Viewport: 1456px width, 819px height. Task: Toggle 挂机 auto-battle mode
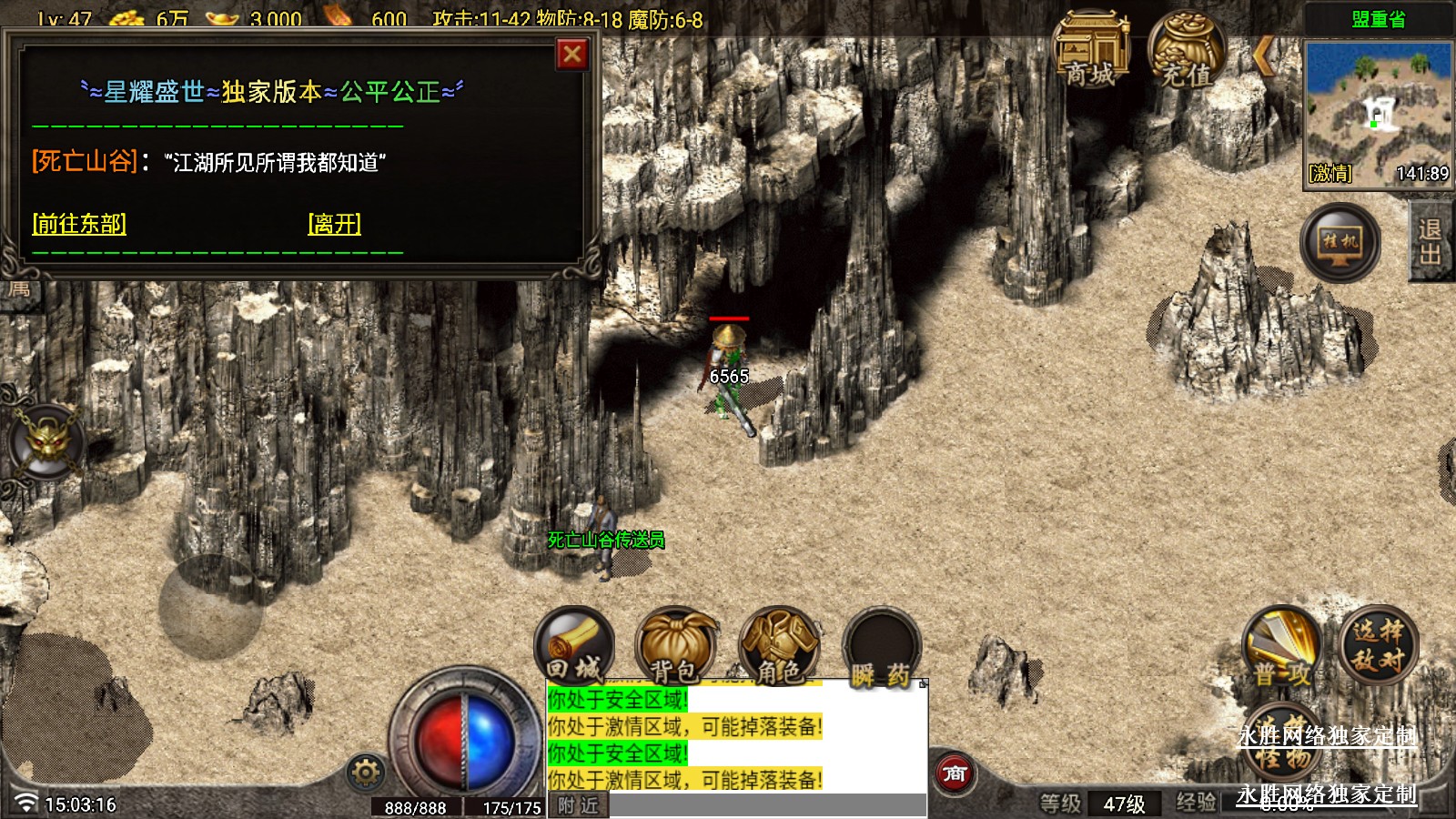(x=1340, y=243)
